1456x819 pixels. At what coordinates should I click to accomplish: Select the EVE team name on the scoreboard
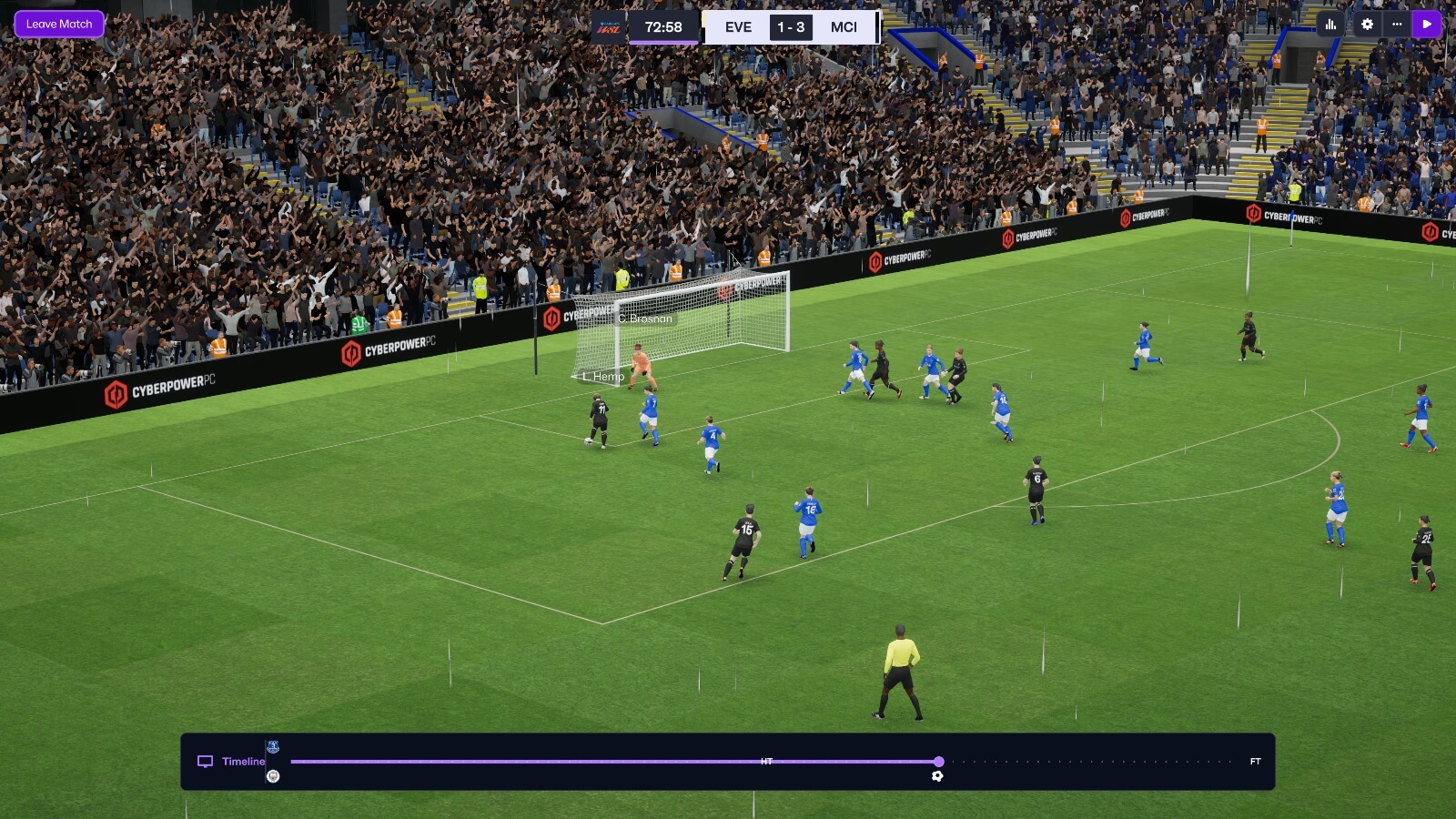pyautogui.click(x=737, y=27)
